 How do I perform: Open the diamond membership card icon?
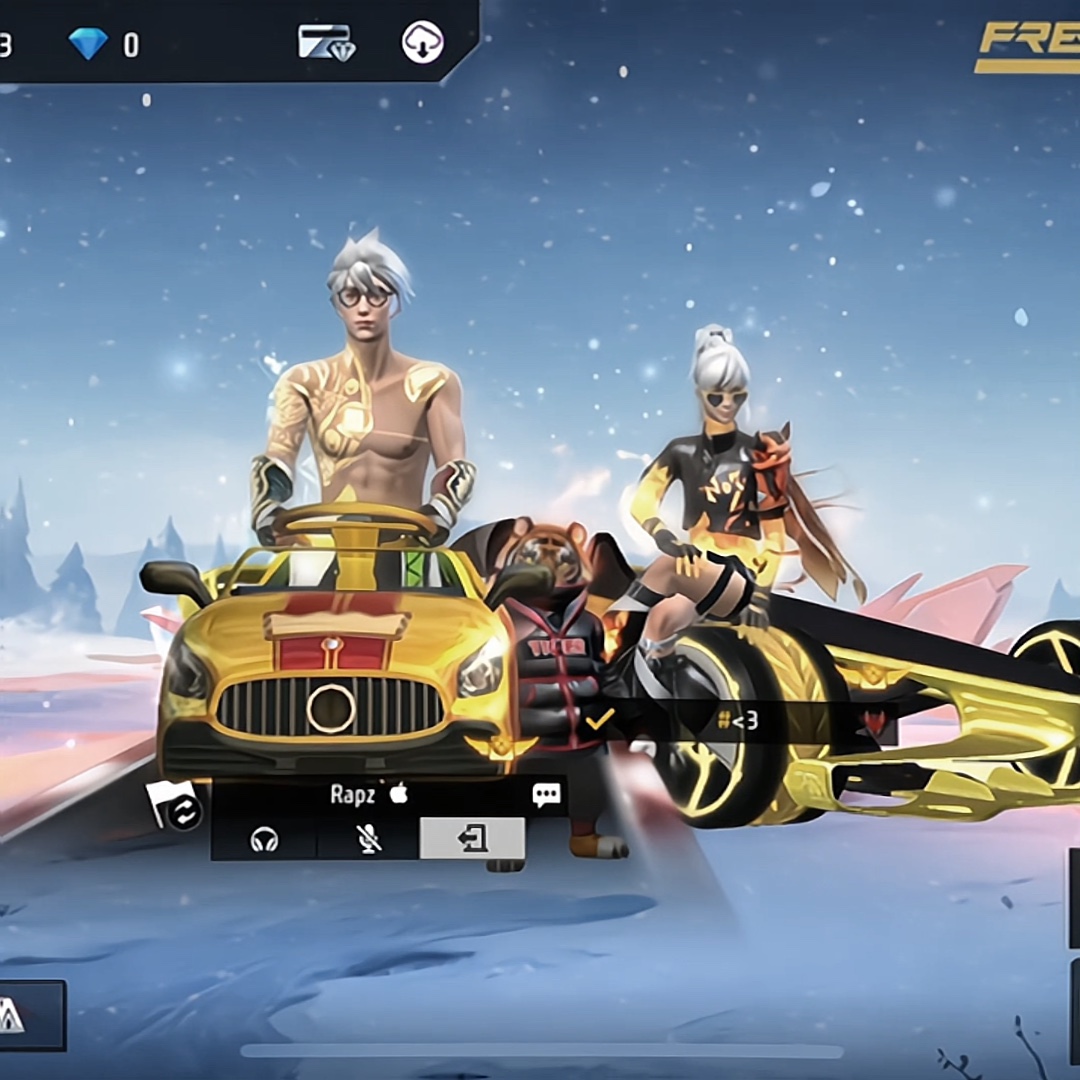click(x=326, y=43)
